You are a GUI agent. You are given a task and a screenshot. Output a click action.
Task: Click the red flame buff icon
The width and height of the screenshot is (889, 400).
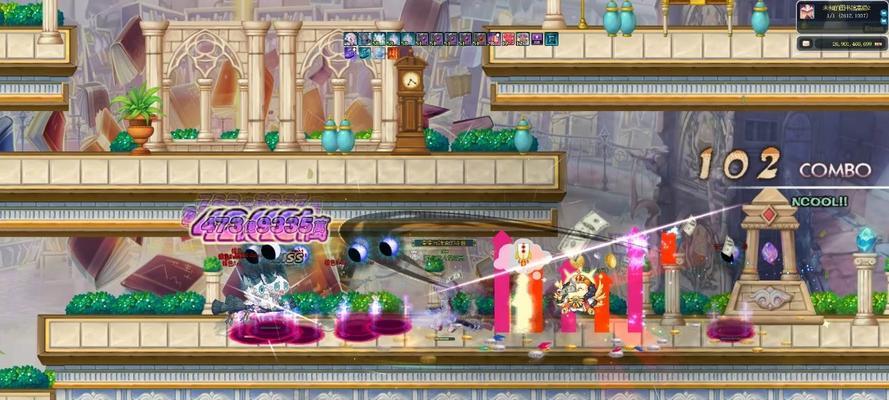[393, 53]
